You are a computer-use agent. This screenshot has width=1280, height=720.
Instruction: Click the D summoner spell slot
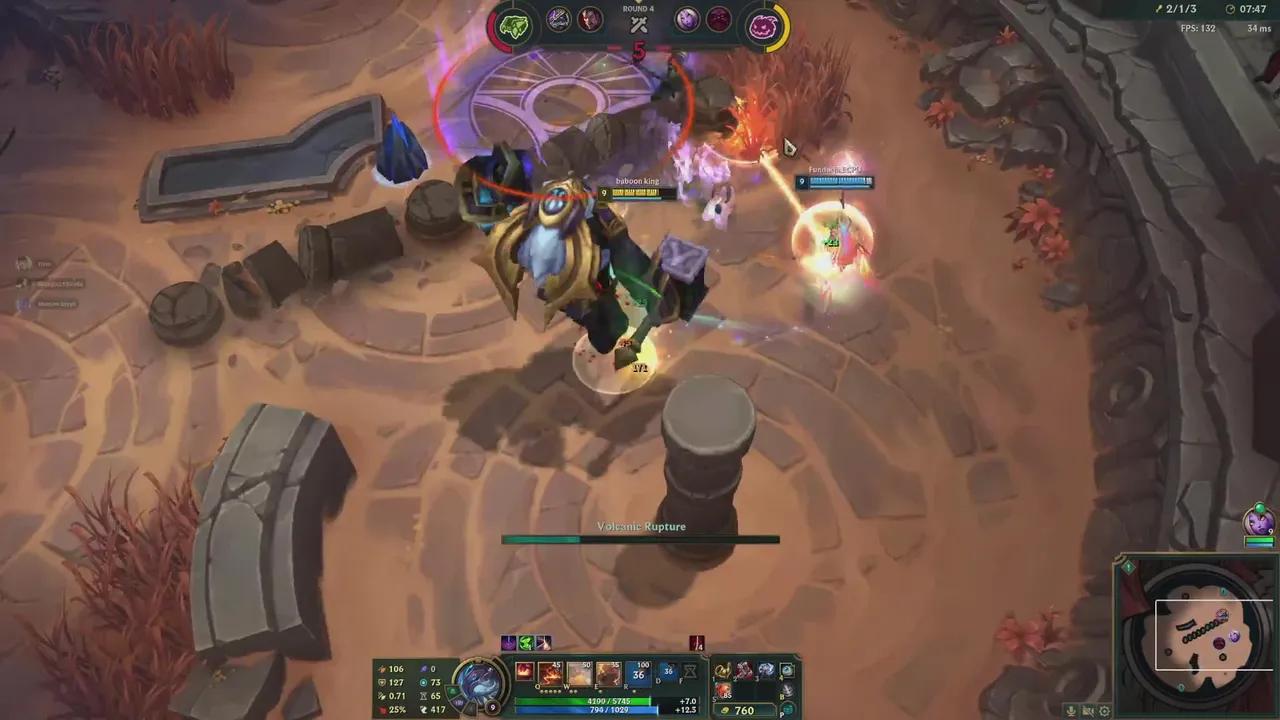(x=667, y=672)
